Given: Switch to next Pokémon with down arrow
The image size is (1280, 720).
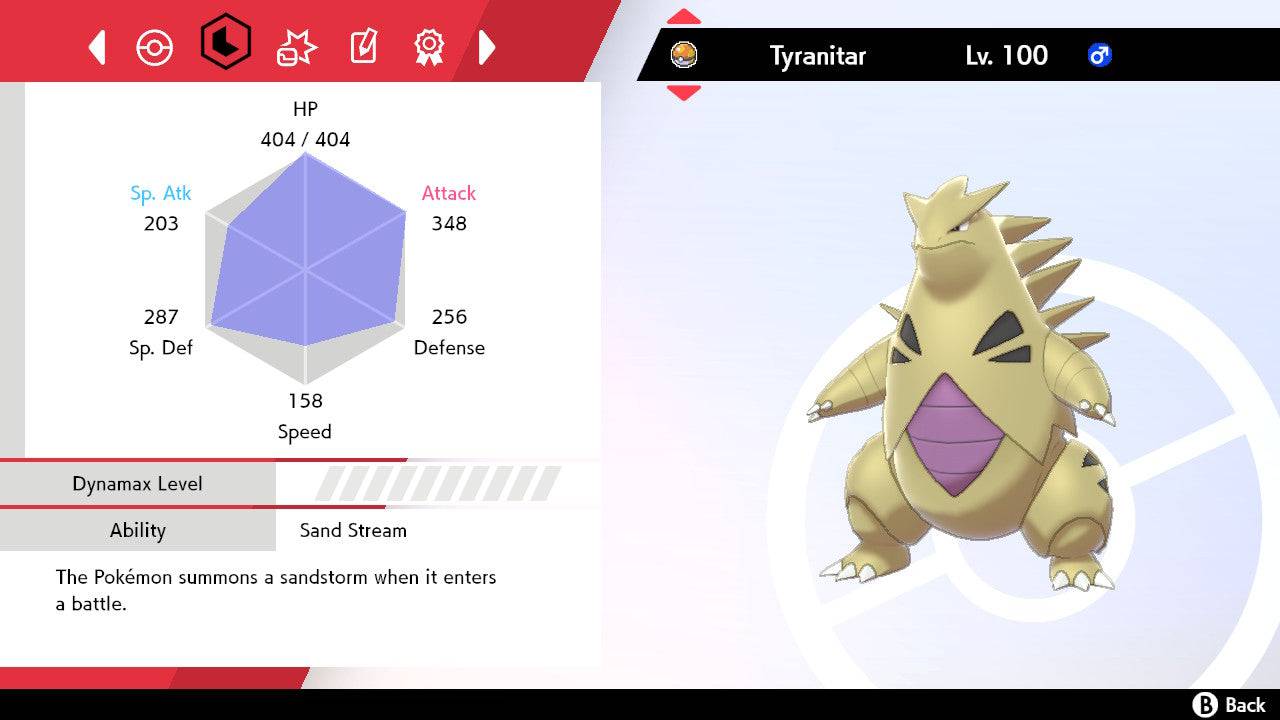Looking at the screenshot, I should [x=684, y=93].
